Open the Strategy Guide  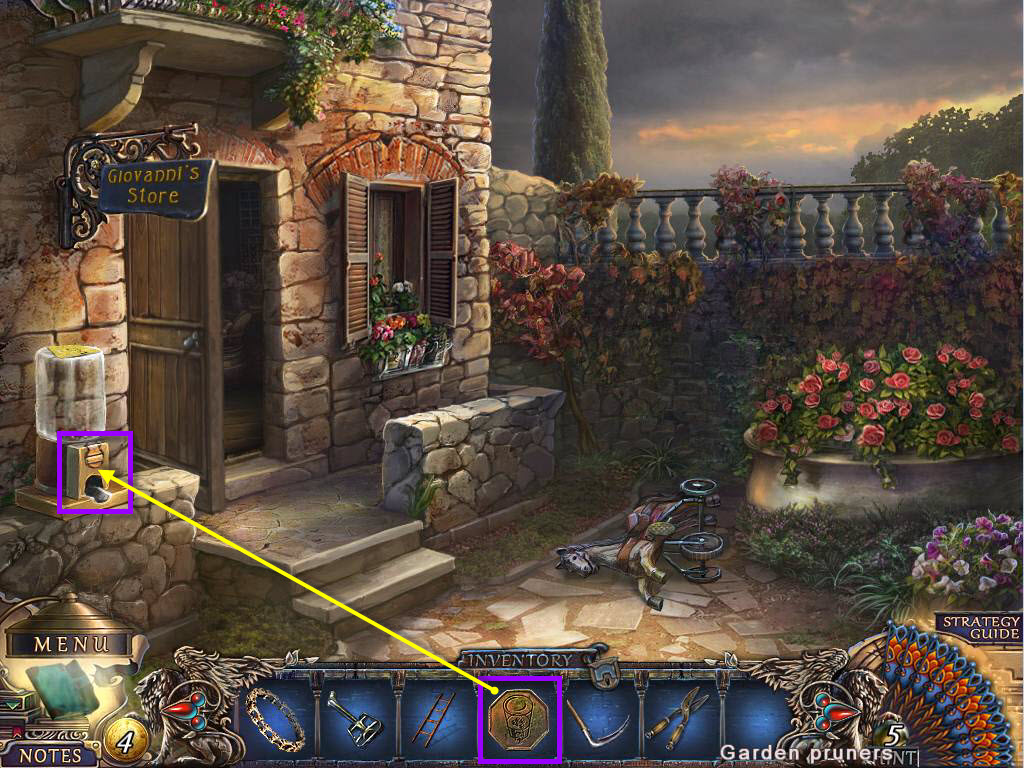pyautogui.click(x=980, y=627)
